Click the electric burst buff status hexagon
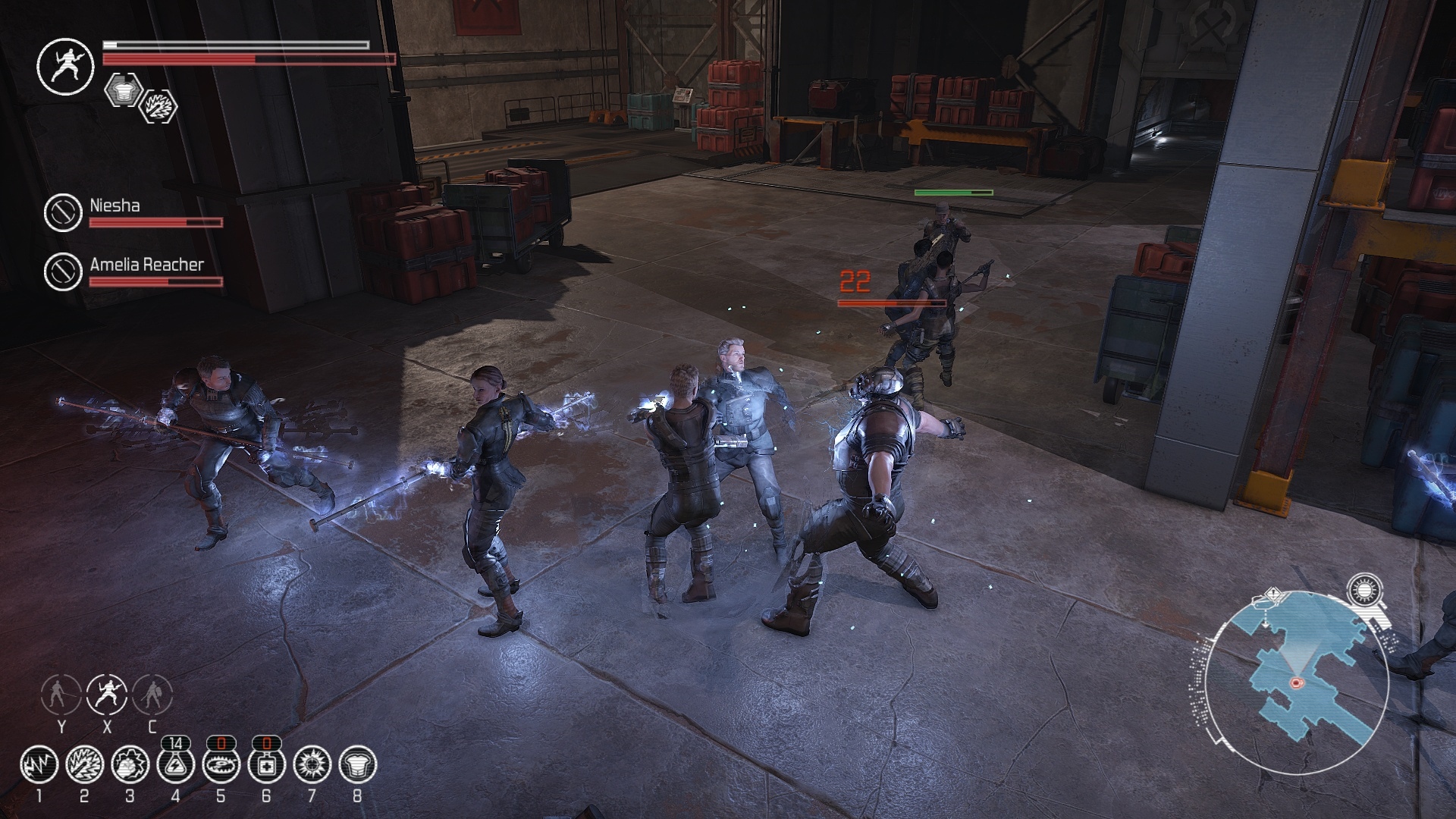Screen dimensions: 1456x819 pos(159,106)
